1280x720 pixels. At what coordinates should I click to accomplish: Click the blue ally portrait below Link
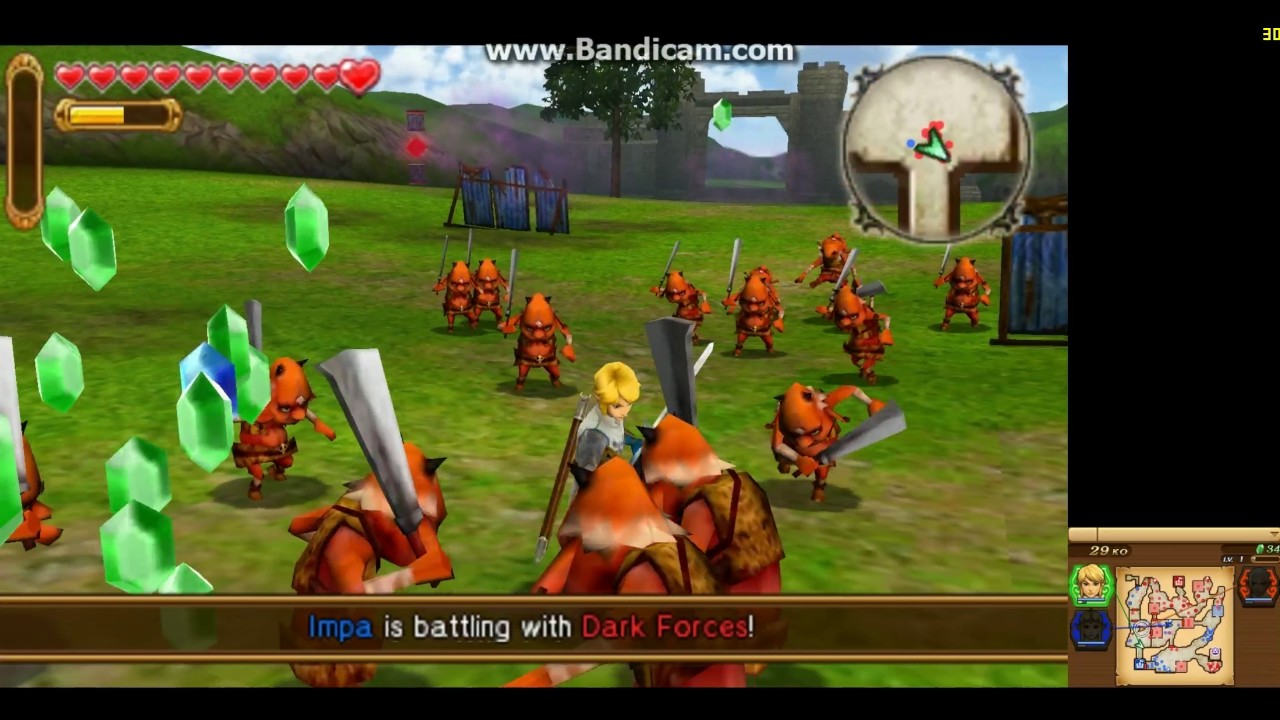[x=1091, y=628]
